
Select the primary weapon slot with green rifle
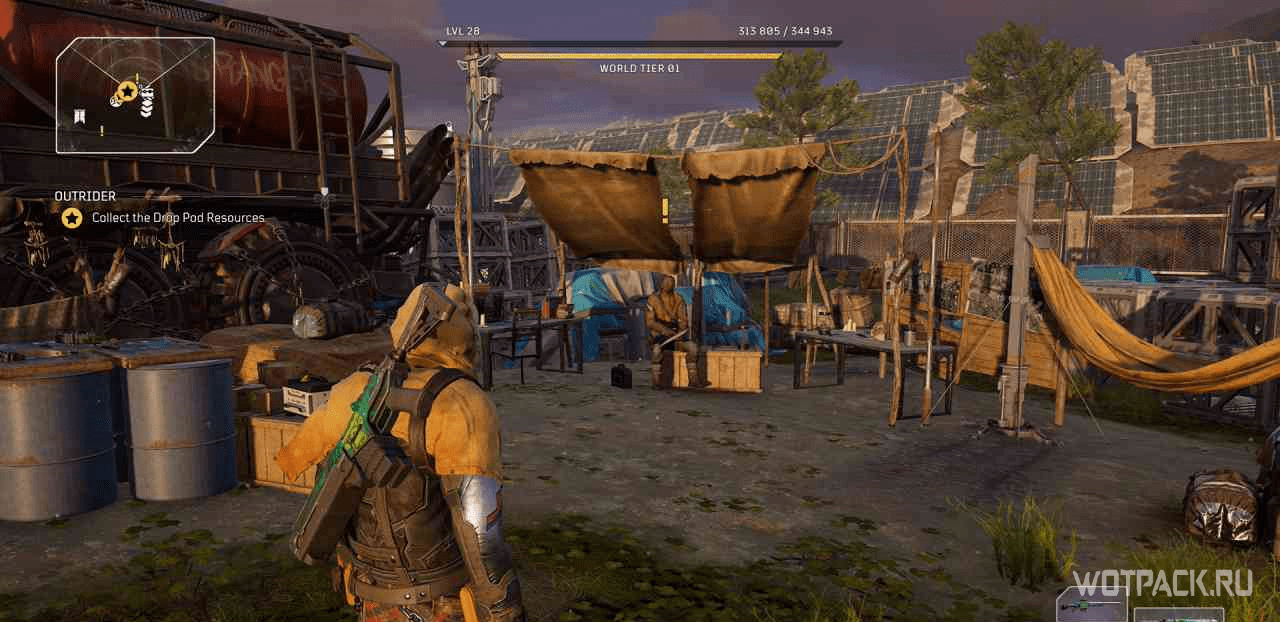(1091, 606)
